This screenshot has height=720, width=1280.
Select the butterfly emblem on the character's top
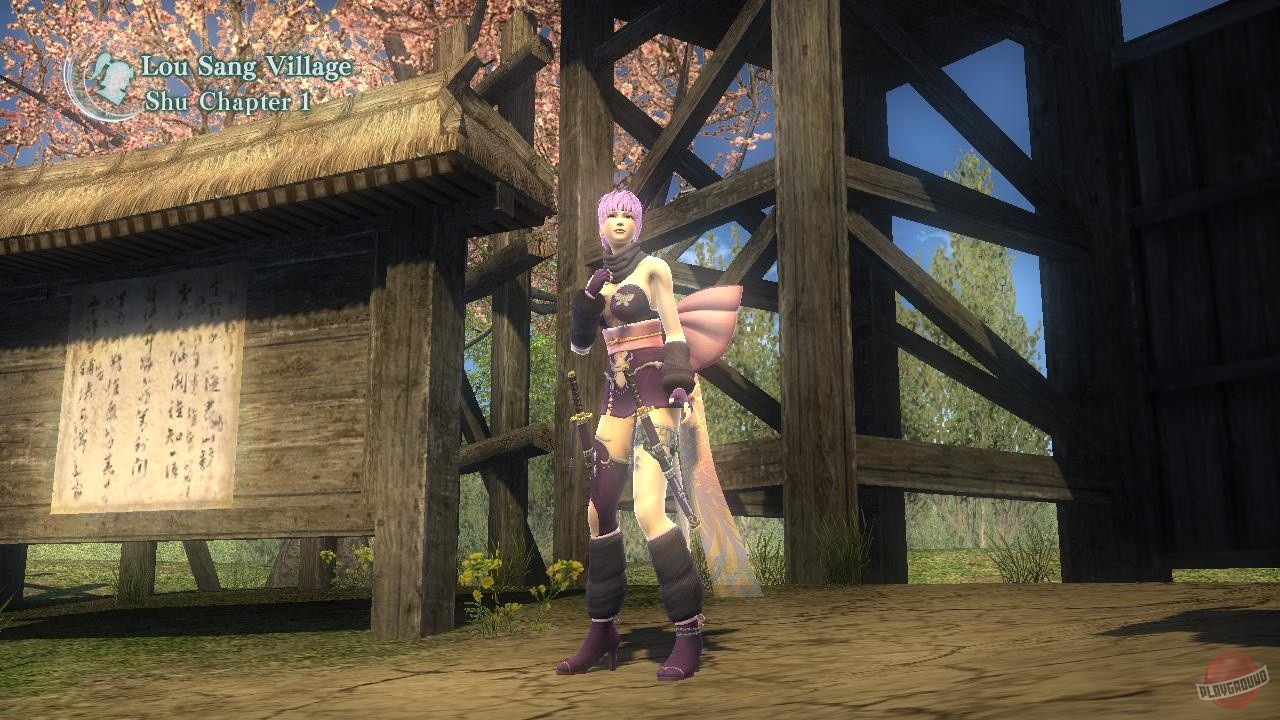point(624,297)
